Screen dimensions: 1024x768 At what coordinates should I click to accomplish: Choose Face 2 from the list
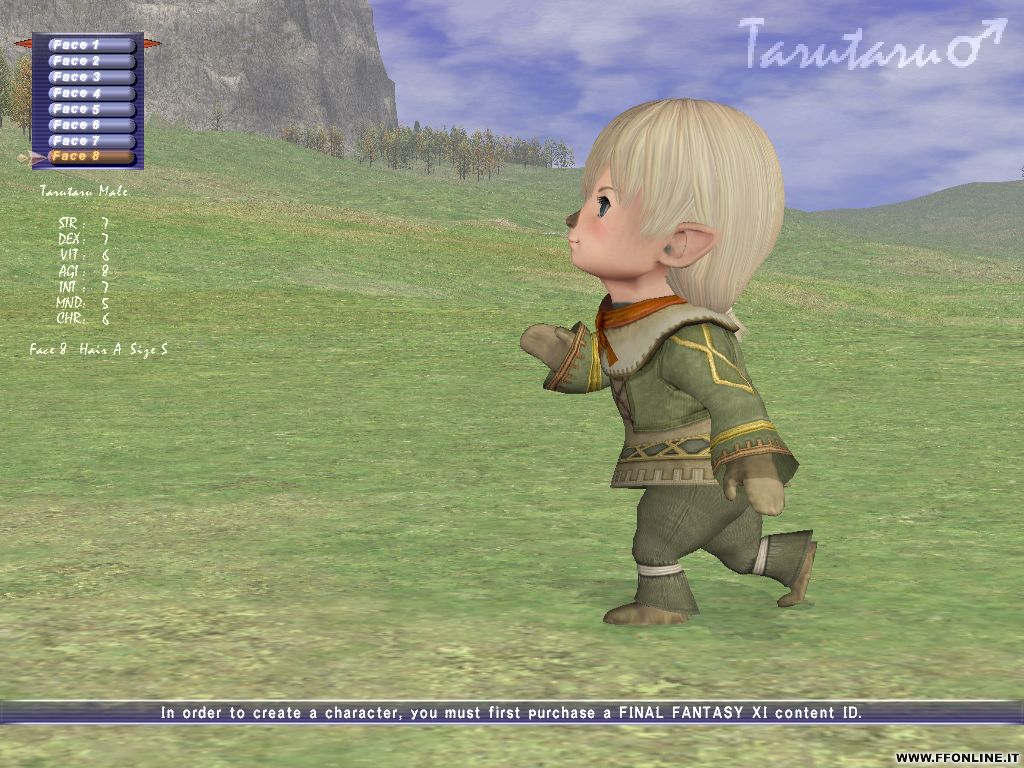[90, 61]
